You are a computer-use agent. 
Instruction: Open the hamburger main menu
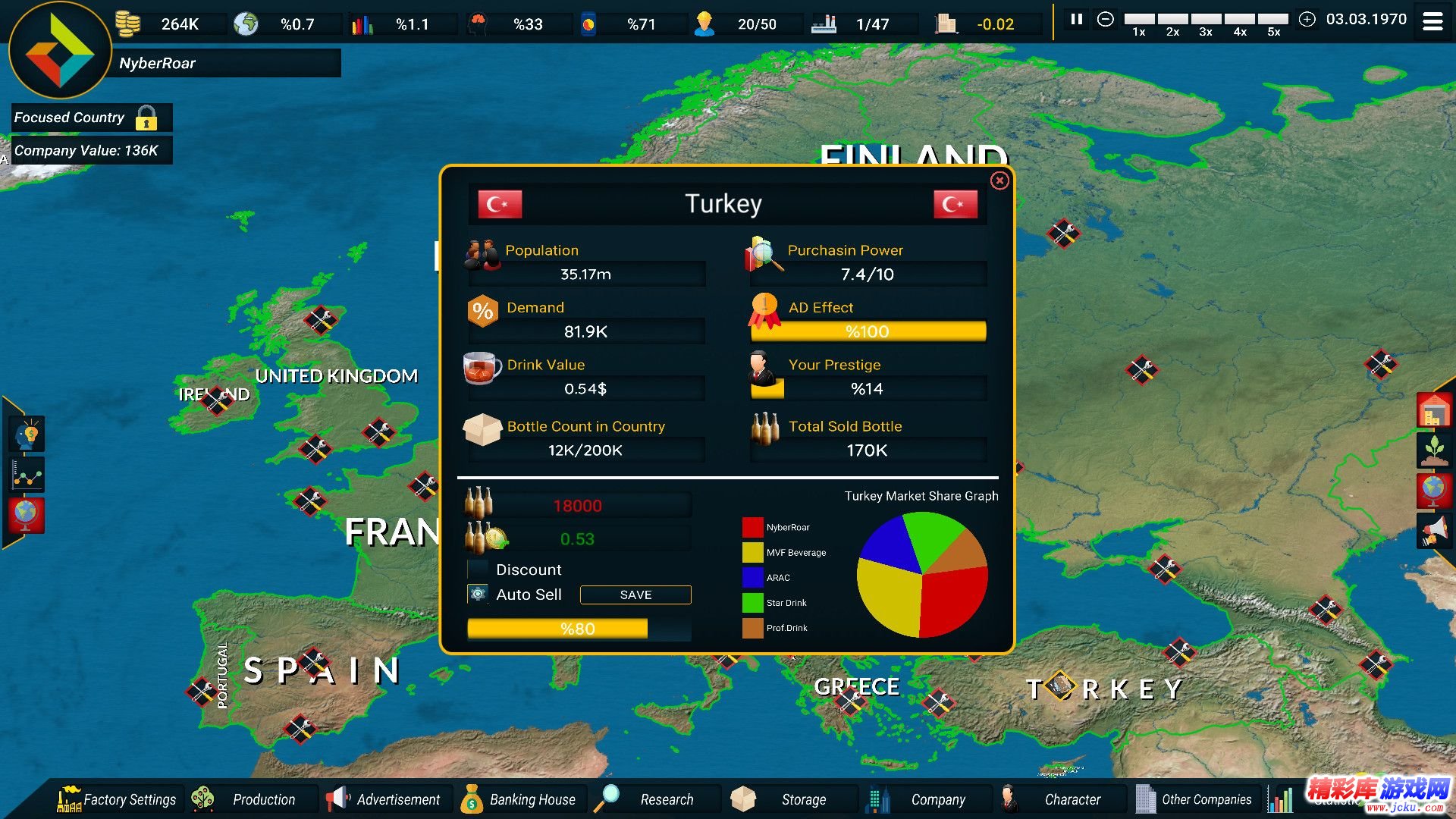click(1432, 21)
